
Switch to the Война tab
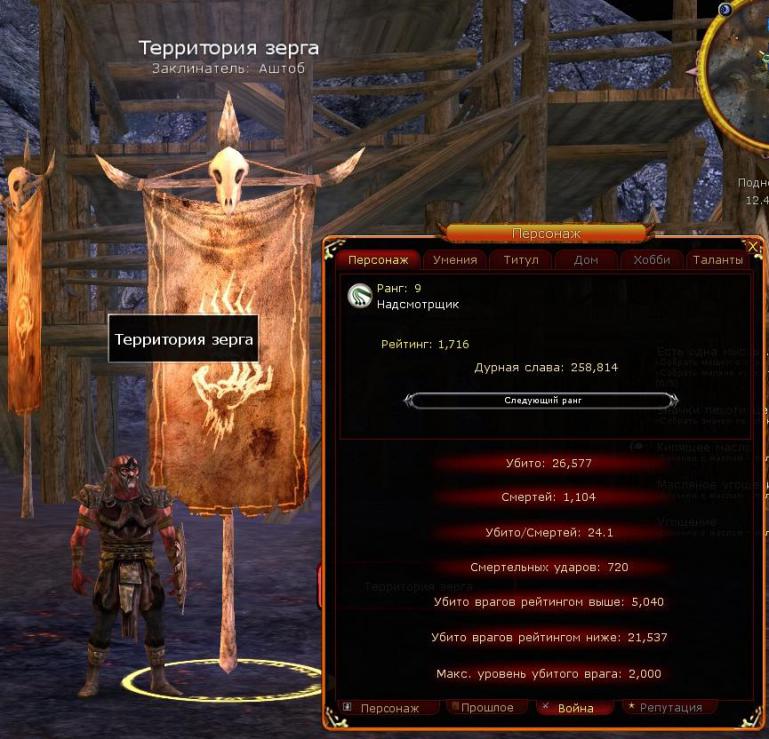click(x=575, y=708)
